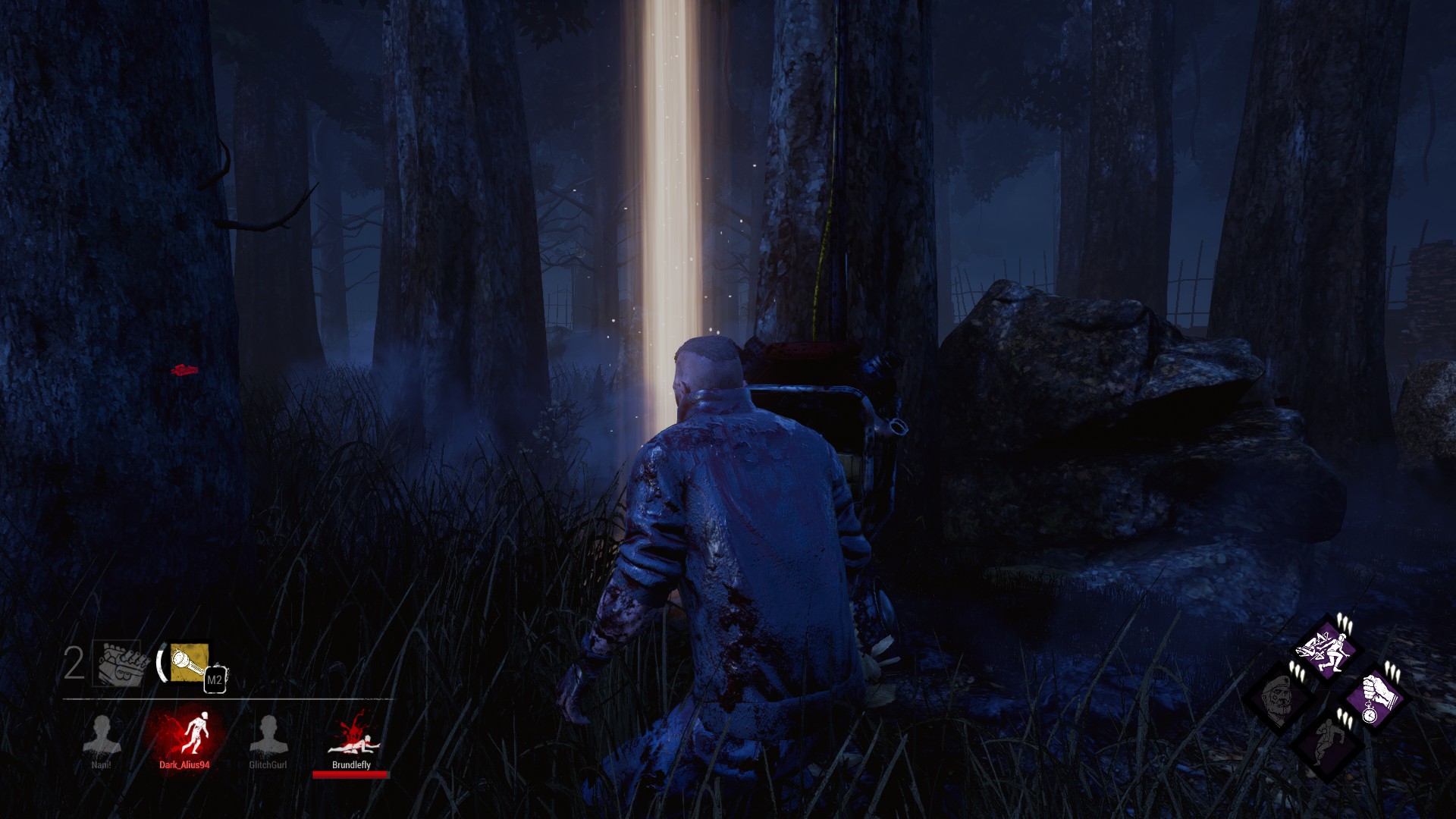
Task: Select survivor Nani! portrait
Action: [102, 735]
